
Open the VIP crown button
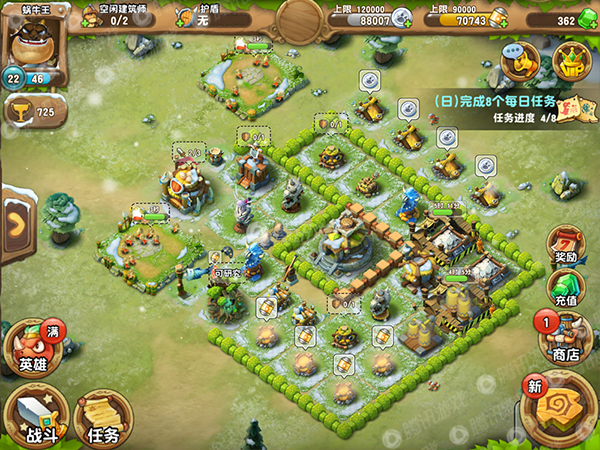pos(572,63)
